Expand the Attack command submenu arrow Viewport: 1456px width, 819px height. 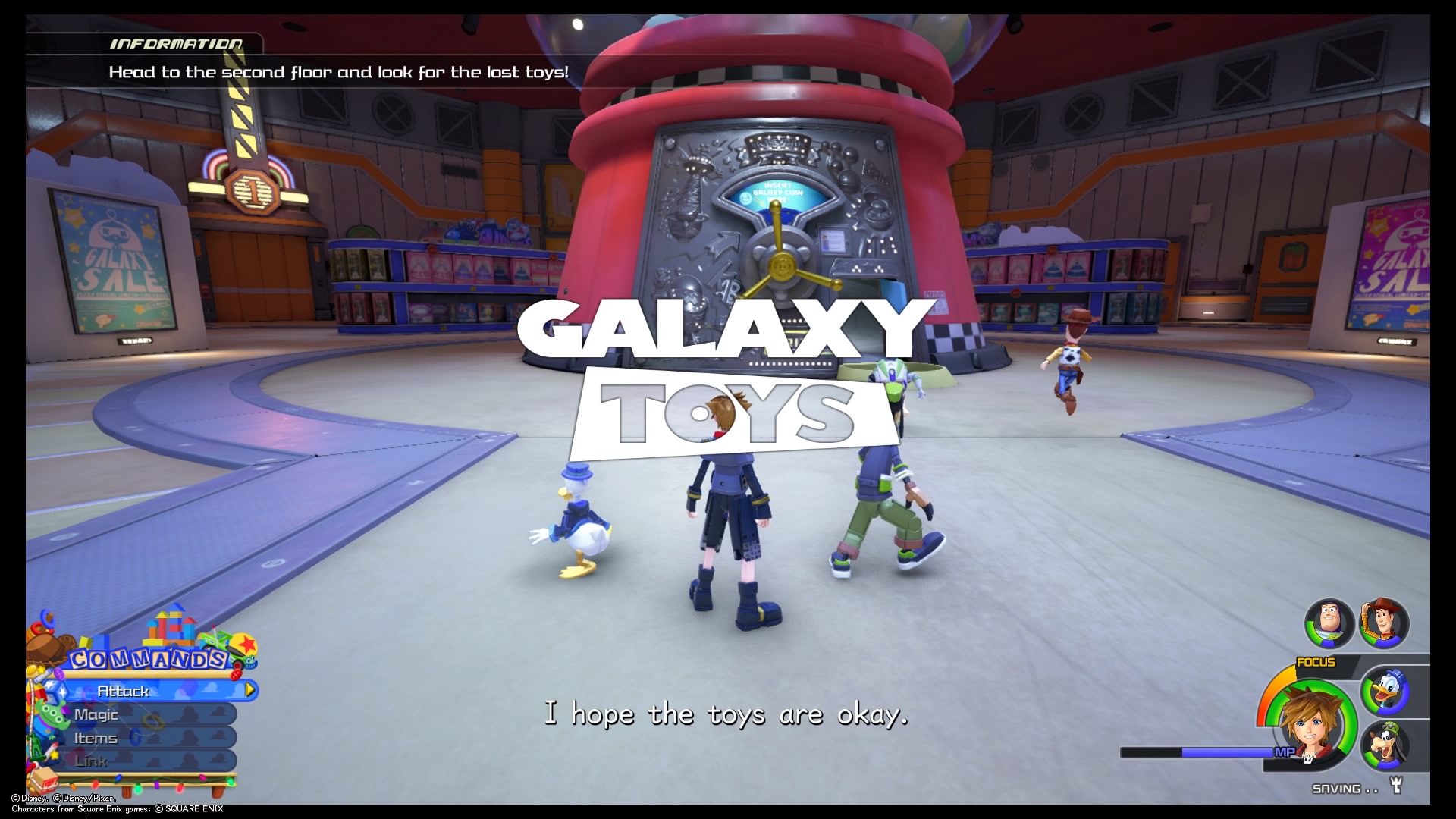click(x=250, y=690)
